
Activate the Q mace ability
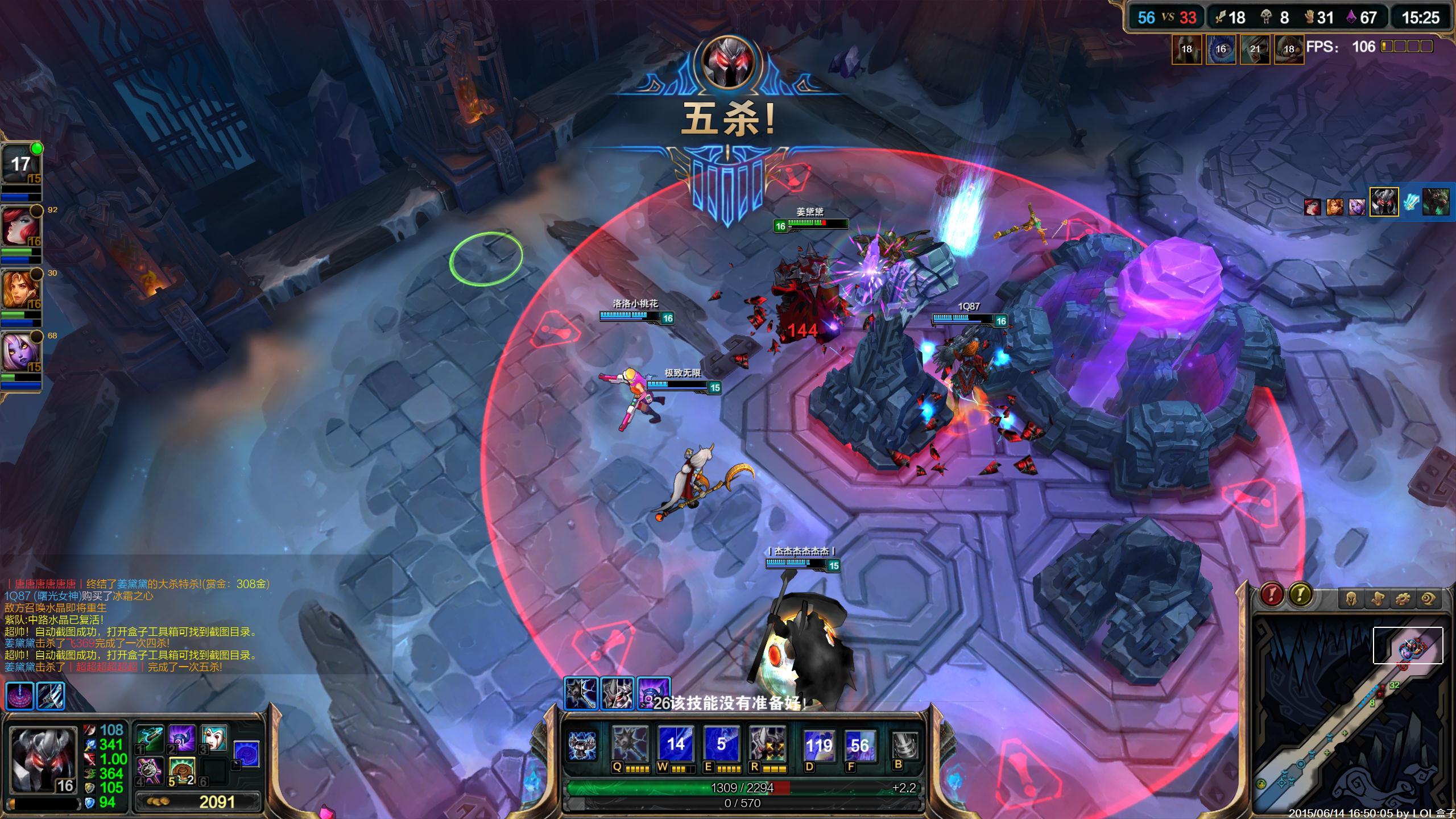pos(630,744)
